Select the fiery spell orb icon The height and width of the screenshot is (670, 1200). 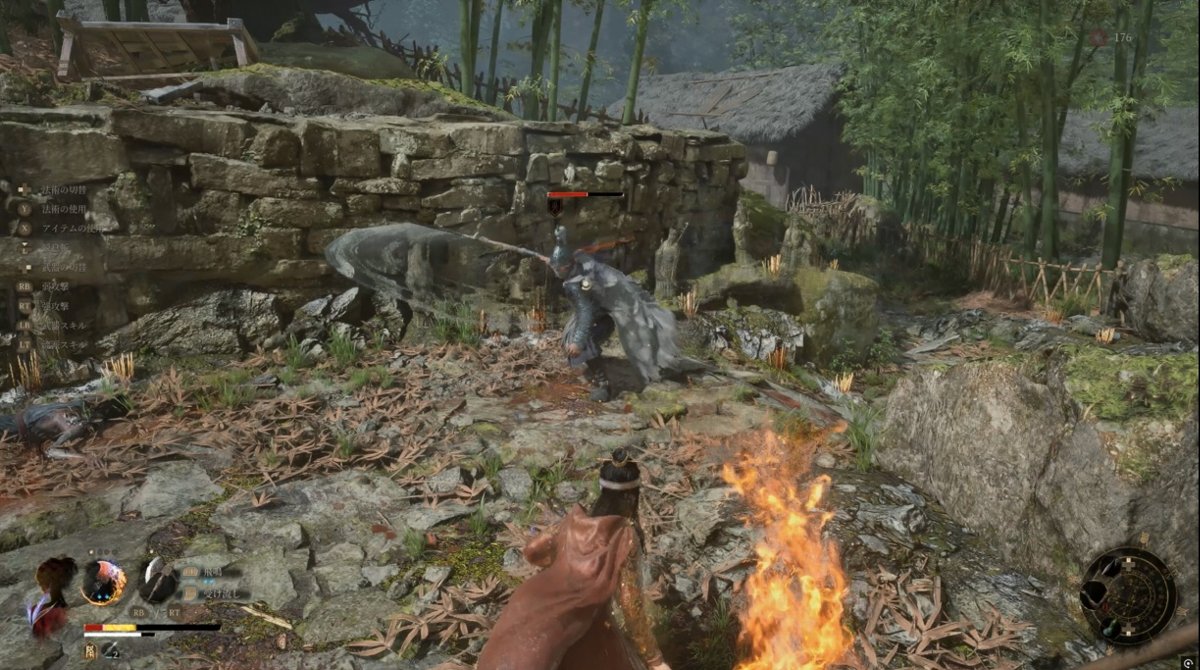tap(103, 581)
